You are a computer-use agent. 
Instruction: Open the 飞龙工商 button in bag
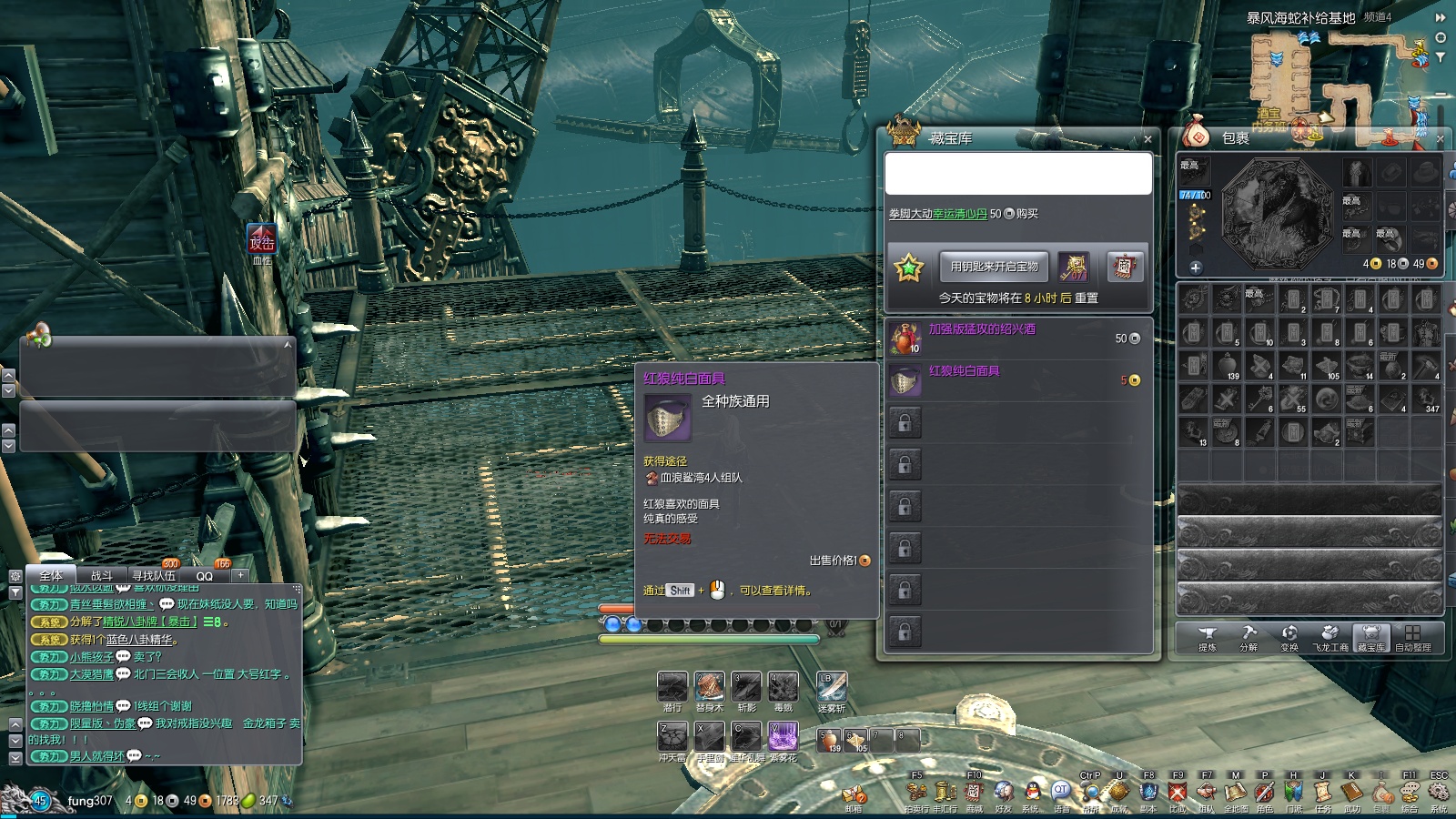pos(1330,637)
